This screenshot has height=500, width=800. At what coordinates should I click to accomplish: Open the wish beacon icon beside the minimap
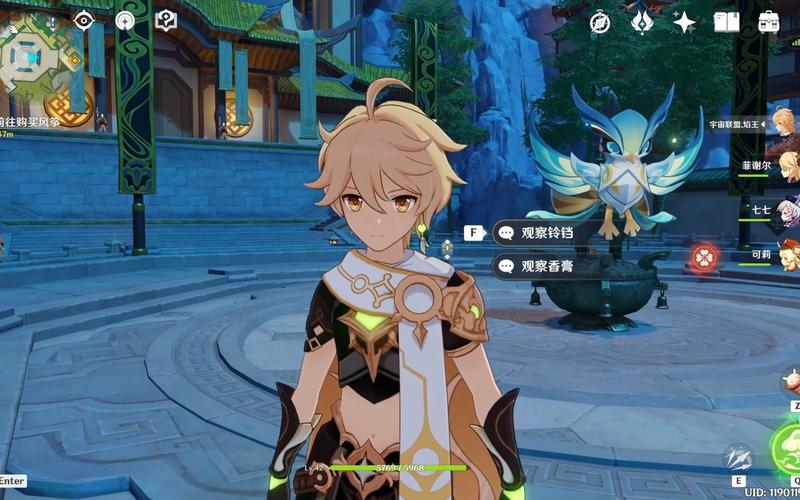point(125,20)
